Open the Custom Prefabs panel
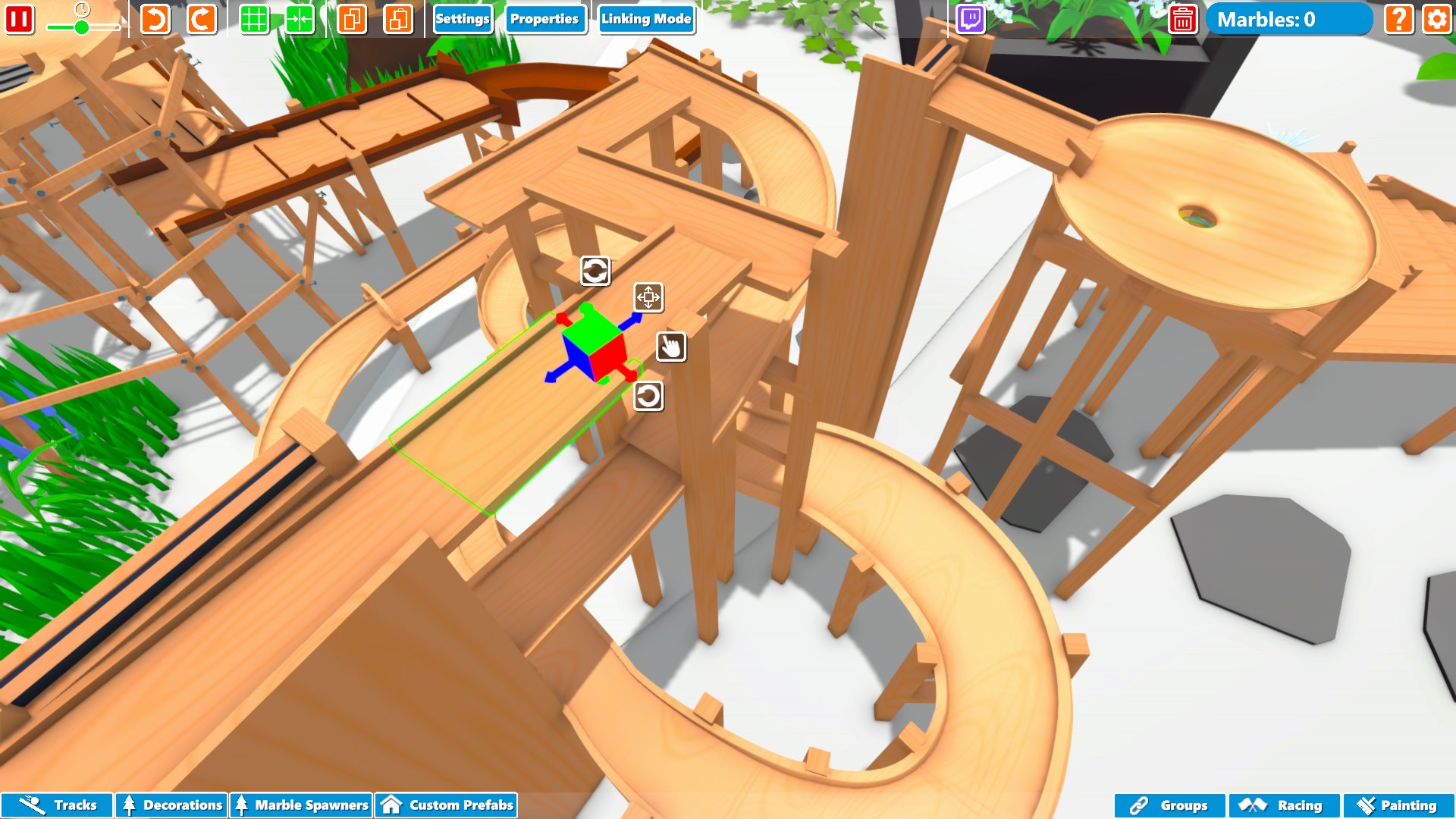1456x819 pixels. click(446, 805)
